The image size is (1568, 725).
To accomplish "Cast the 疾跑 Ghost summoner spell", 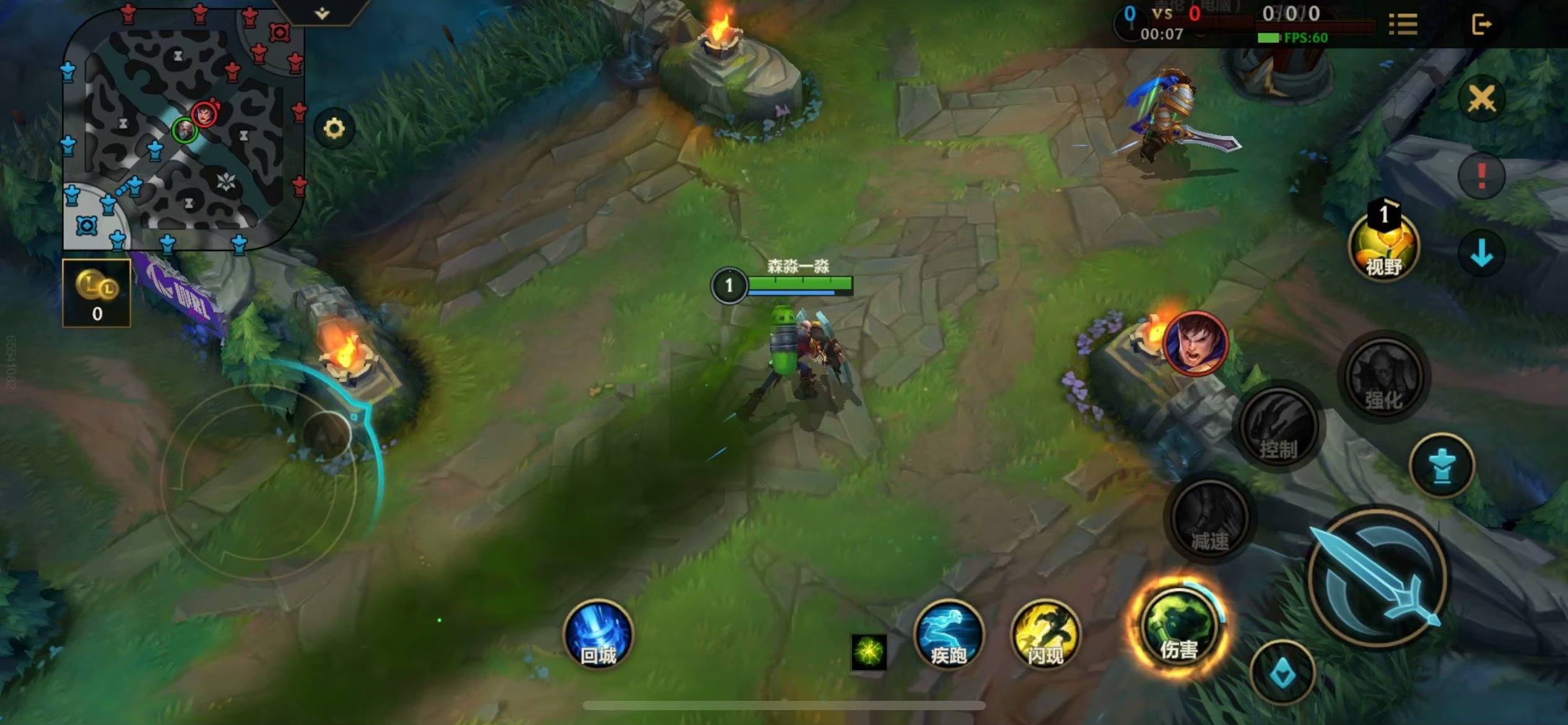I will point(948,635).
